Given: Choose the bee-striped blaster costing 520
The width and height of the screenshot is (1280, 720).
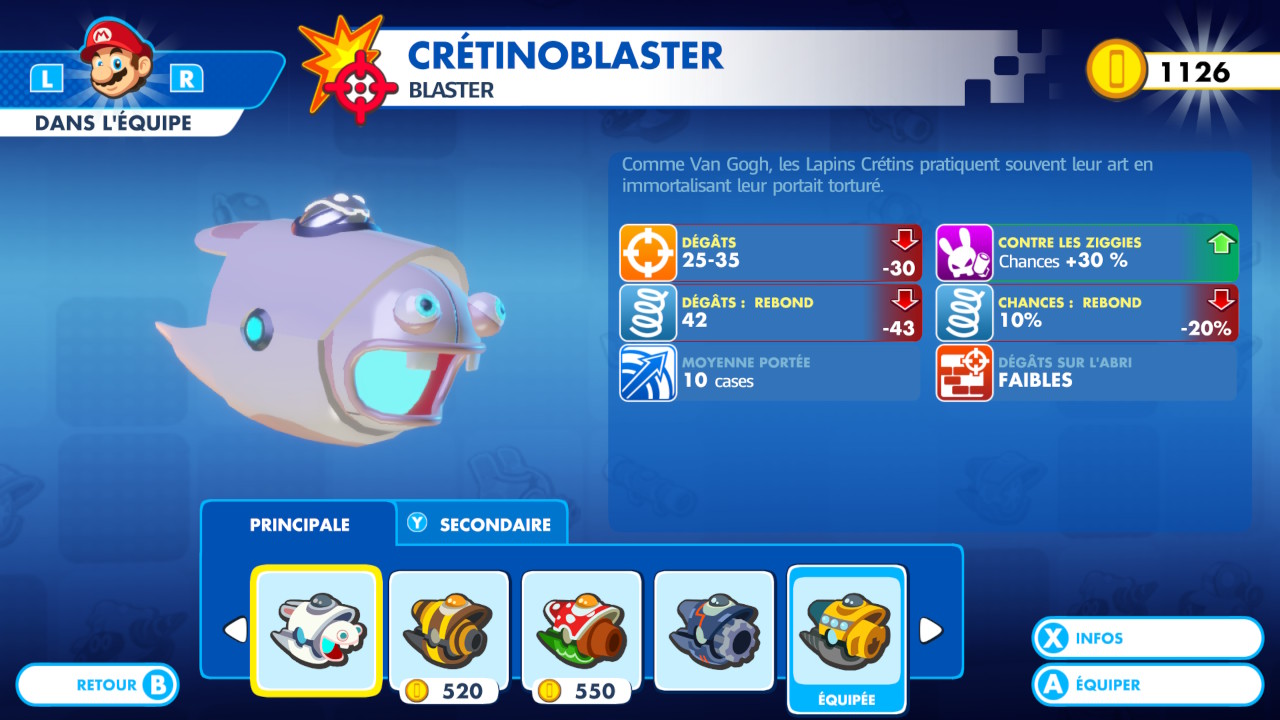Looking at the screenshot, I should click(x=449, y=630).
